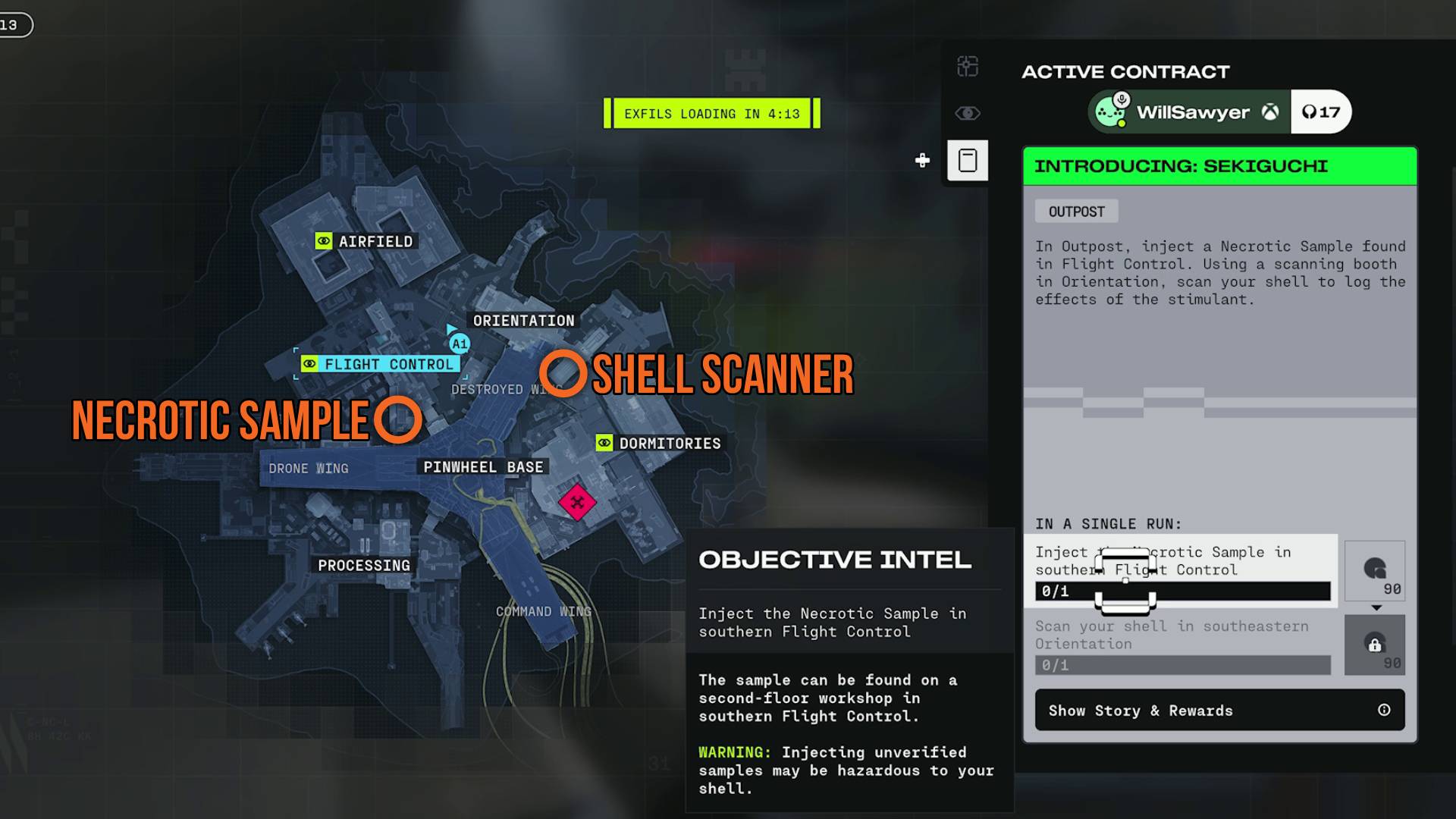Toggle the eye icon on the DORMITORIES label
Viewport: 1456px width, 819px height.
[x=604, y=443]
